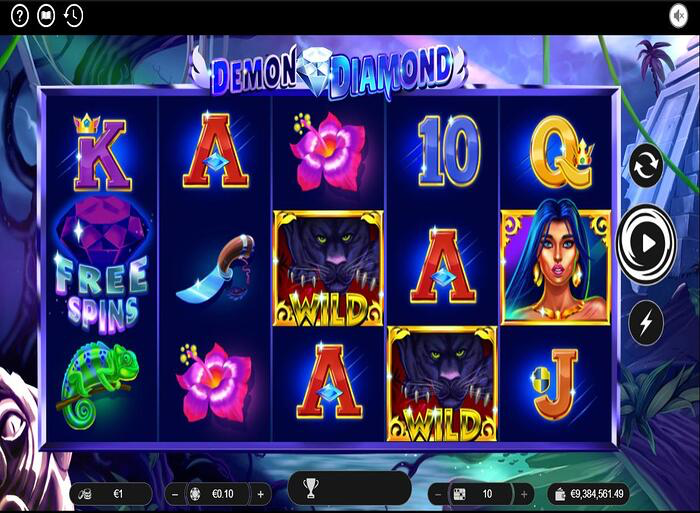
Task: Toggle the muted sound speaker
Action: 679,15
